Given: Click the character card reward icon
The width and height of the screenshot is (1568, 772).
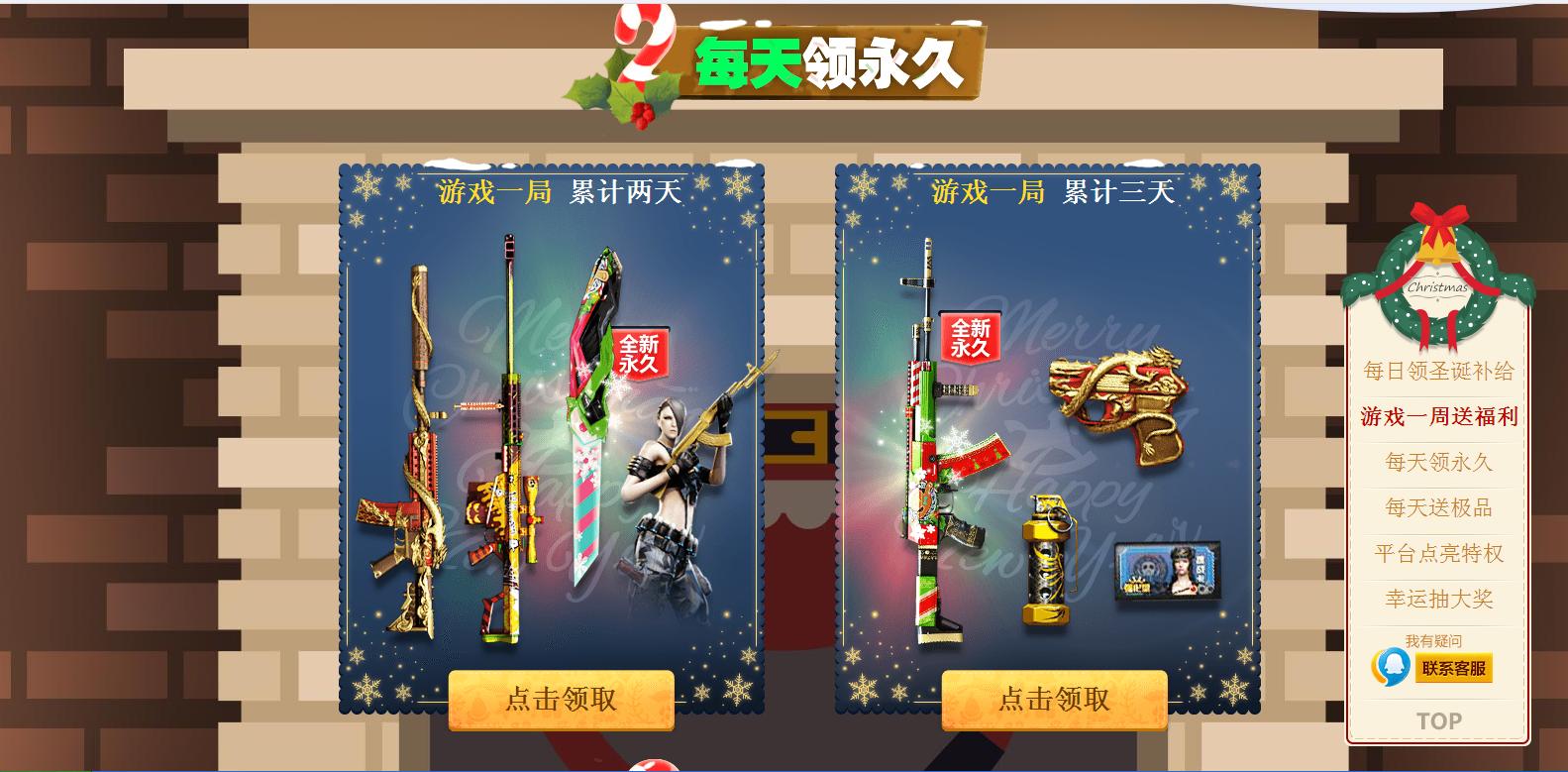Looking at the screenshot, I should click(x=1169, y=570).
